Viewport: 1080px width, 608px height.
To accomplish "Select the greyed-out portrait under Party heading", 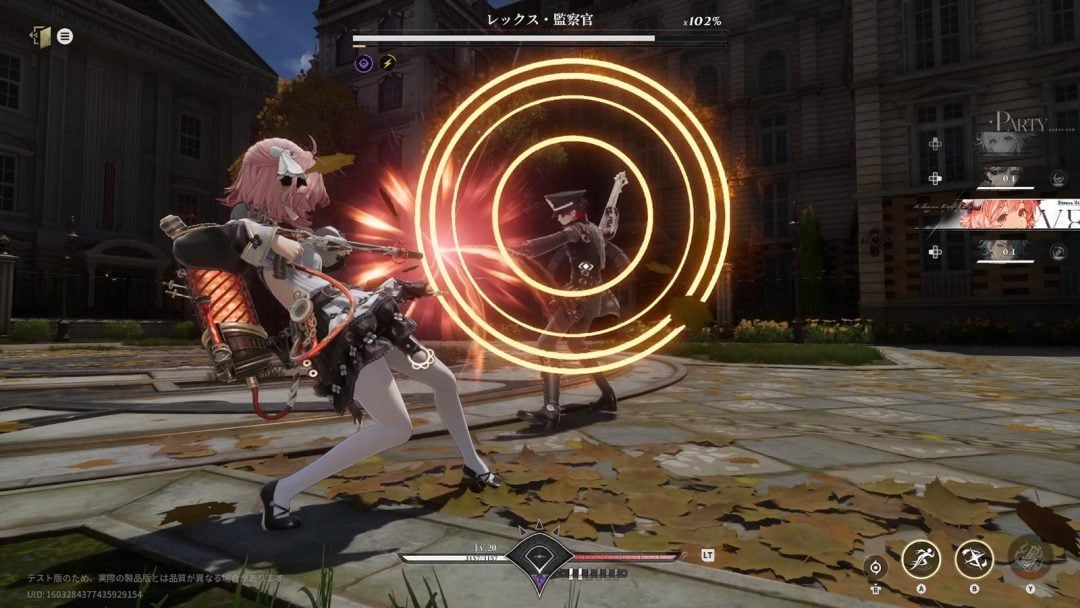I will pyautogui.click(x=1002, y=142).
